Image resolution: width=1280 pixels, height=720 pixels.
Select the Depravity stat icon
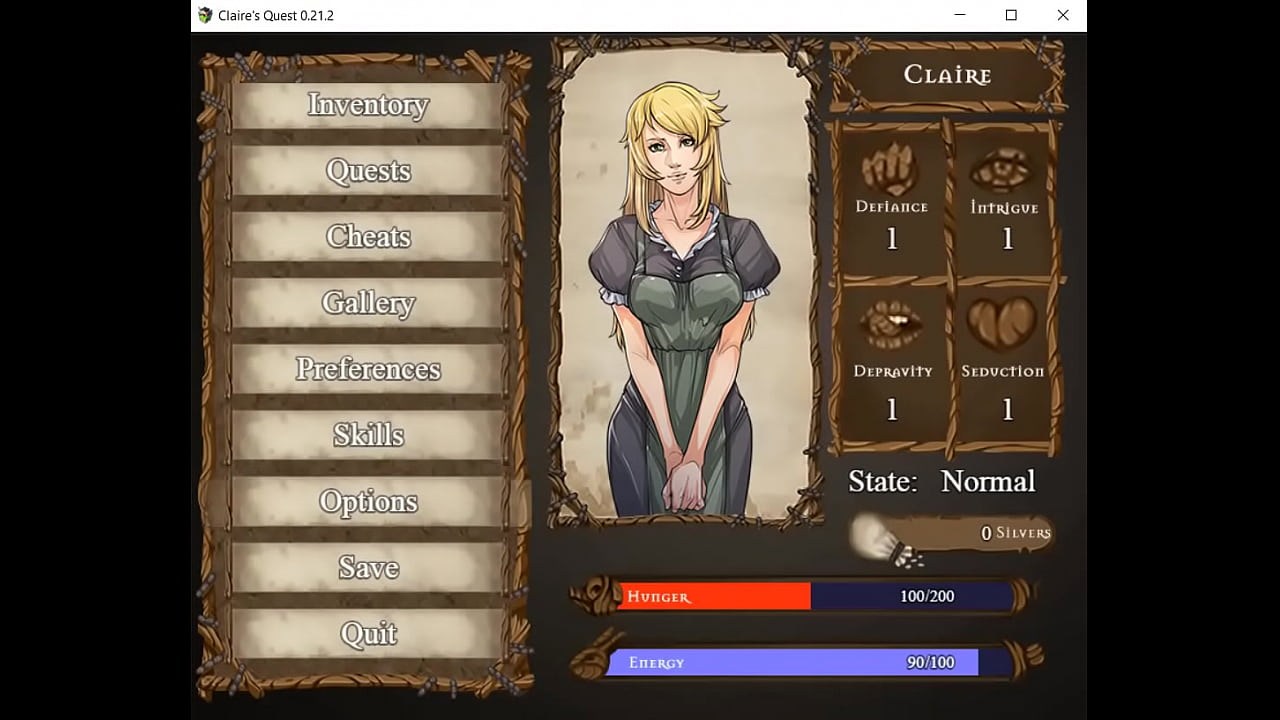(x=890, y=322)
